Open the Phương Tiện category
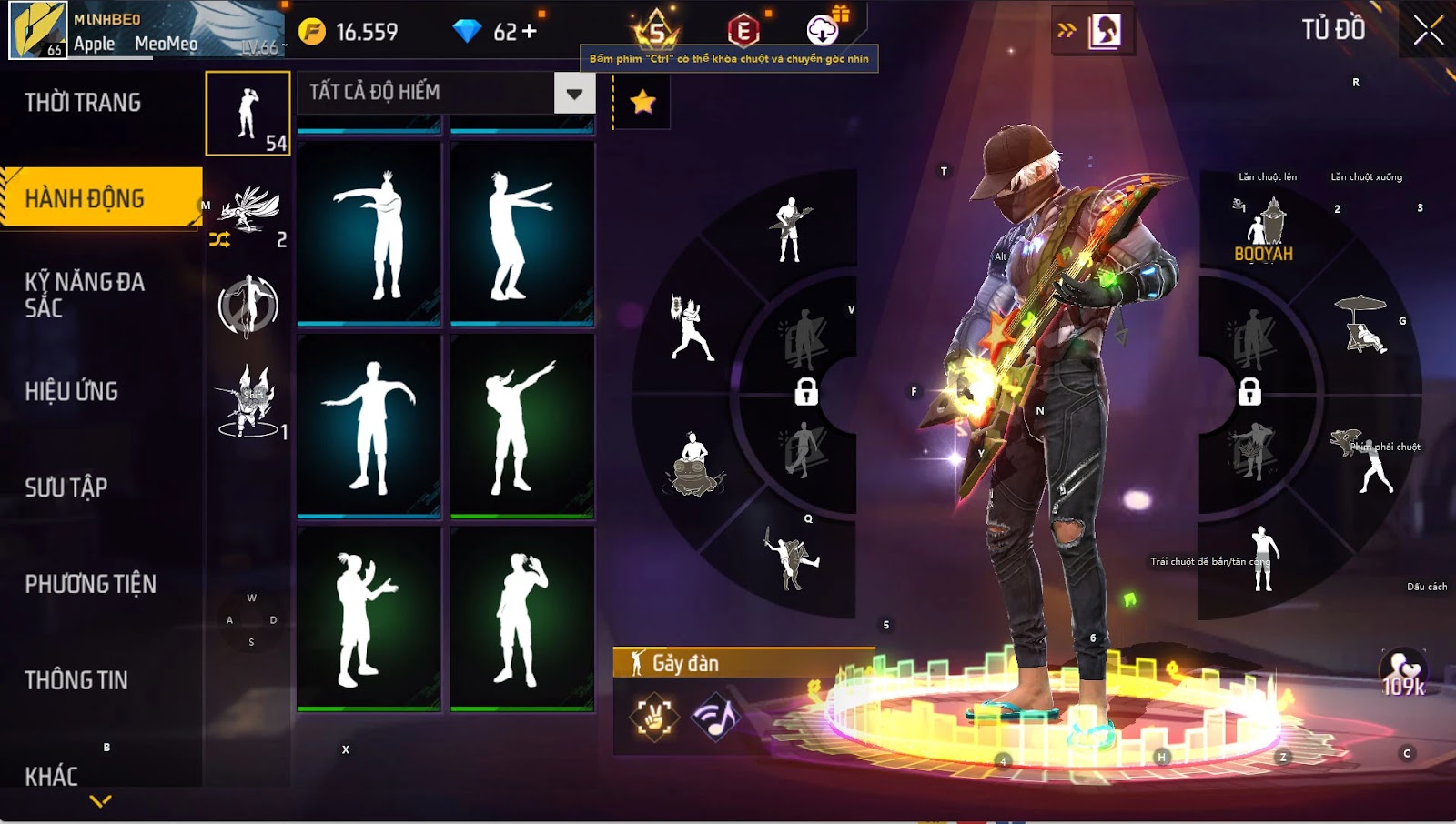 point(90,584)
